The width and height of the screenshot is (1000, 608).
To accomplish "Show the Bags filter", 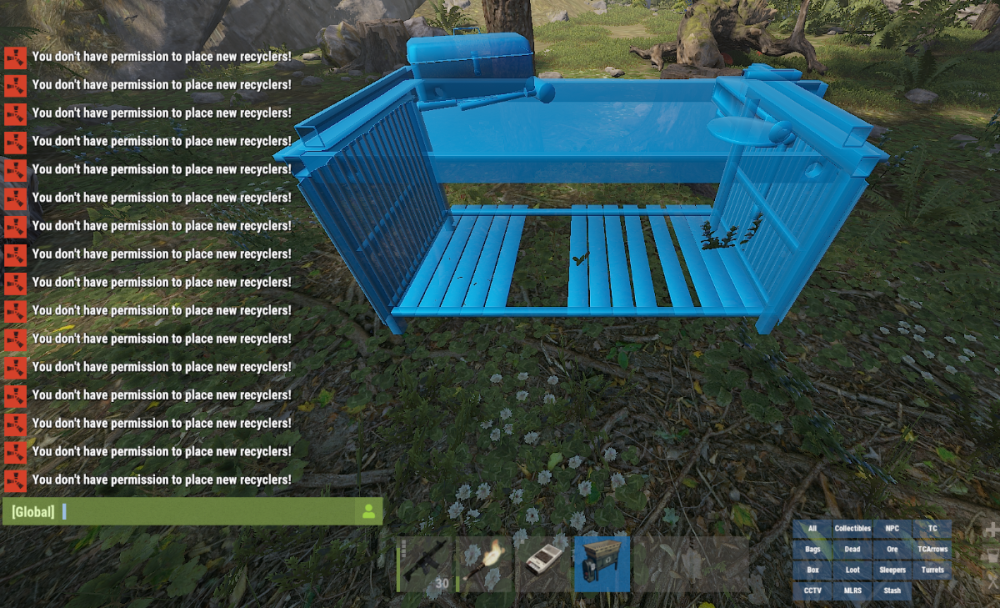I will pyautogui.click(x=813, y=549).
